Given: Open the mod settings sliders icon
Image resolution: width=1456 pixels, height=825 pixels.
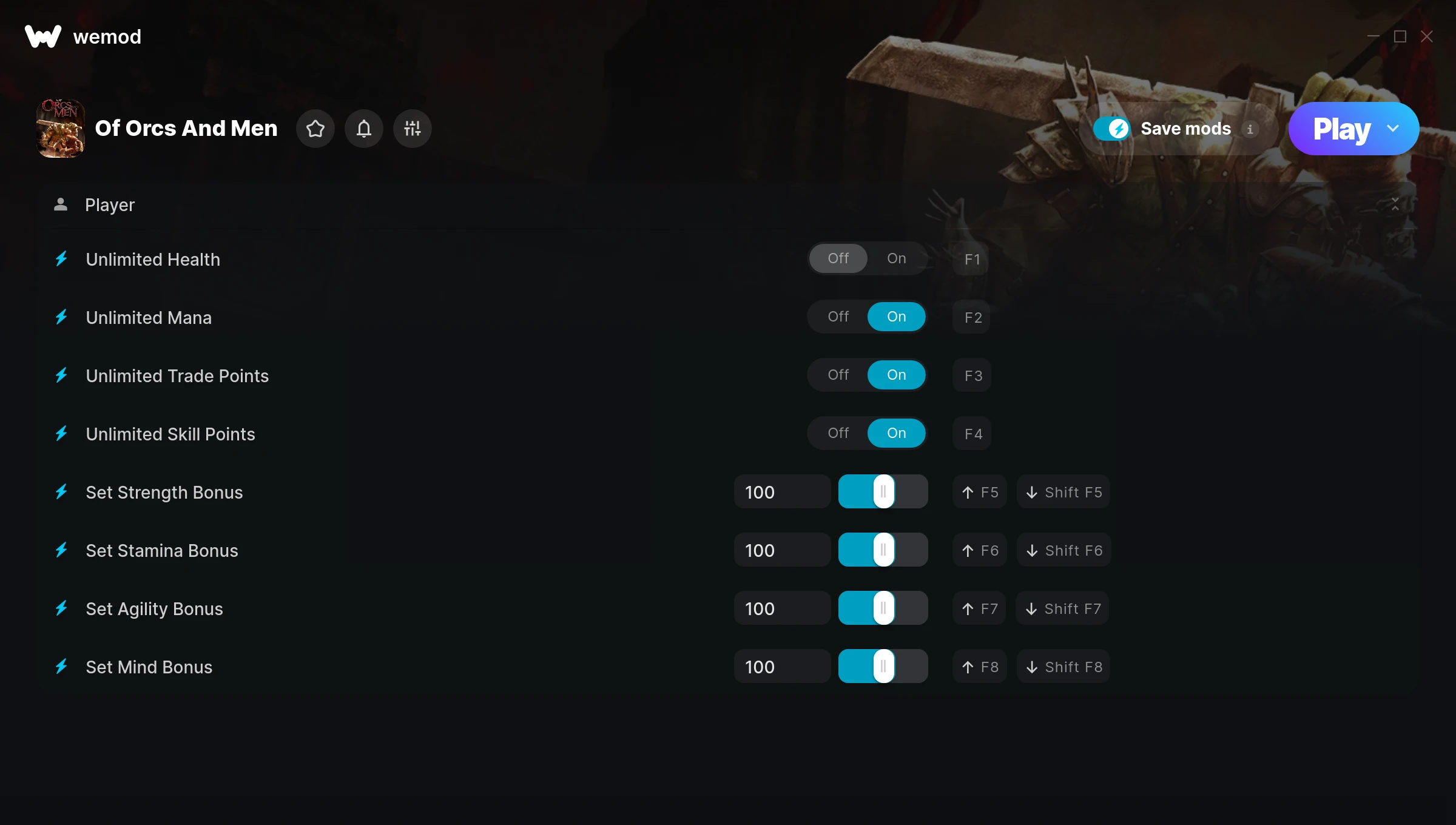Looking at the screenshot, I should click(413, 129).
